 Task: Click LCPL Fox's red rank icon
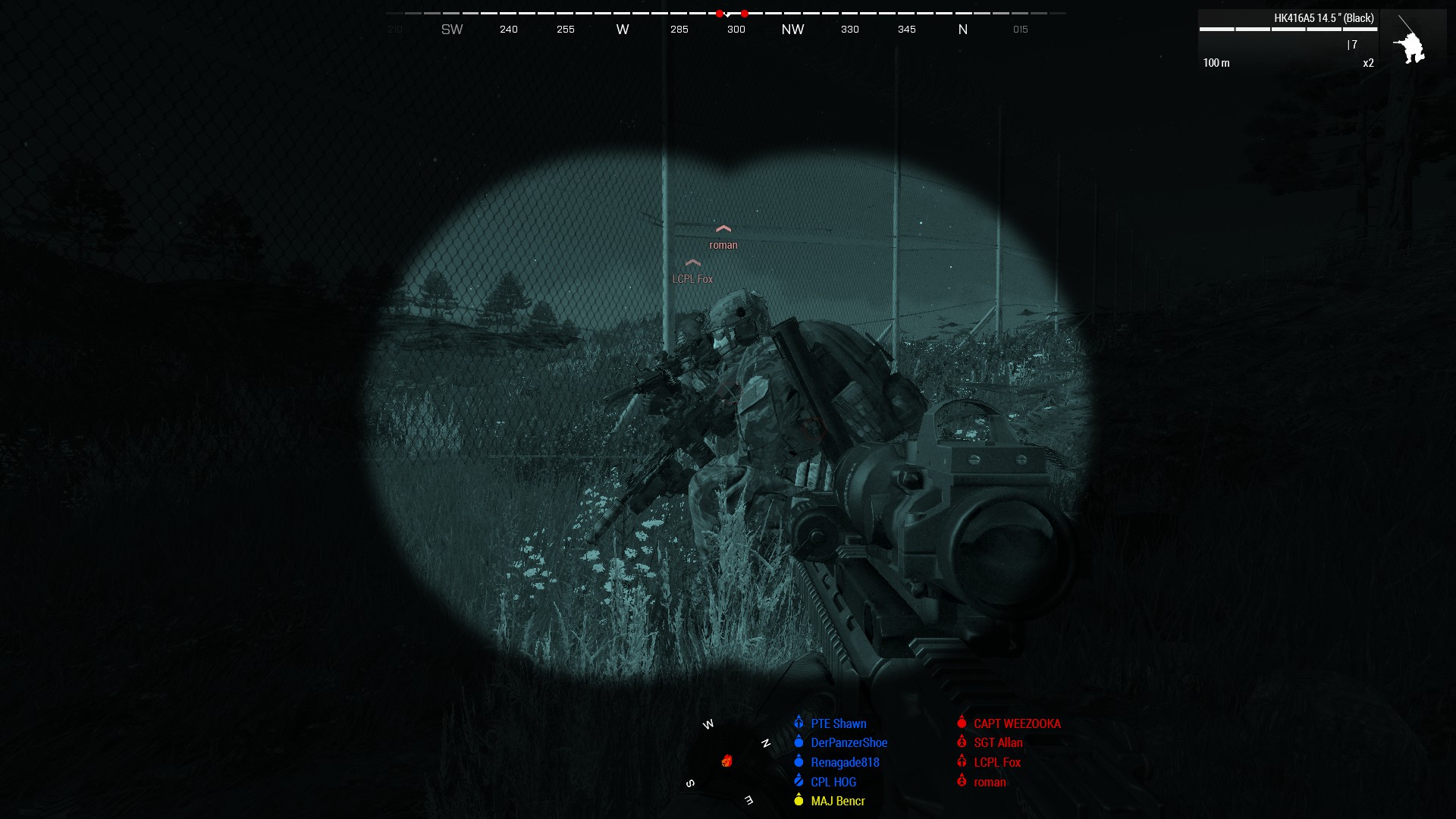coord(961,762)
